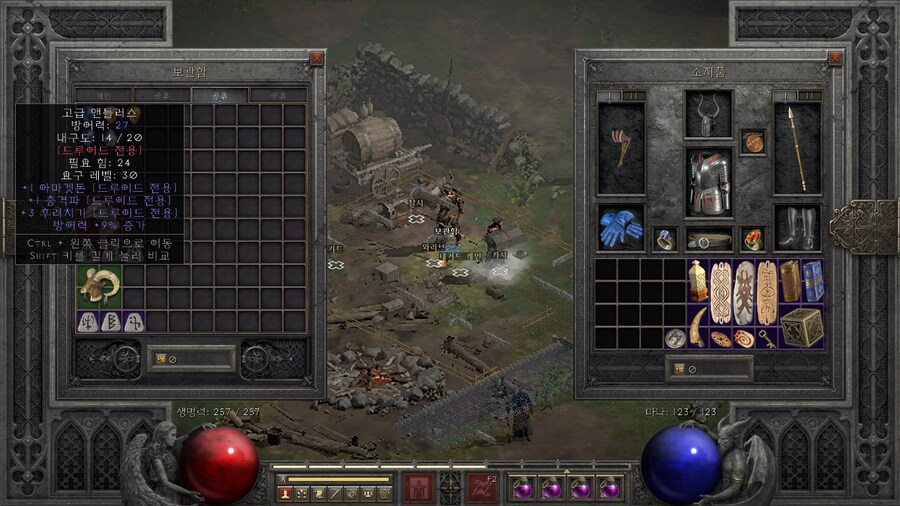Open the left-click skill selector
Viewport: 900px width, 506px height.
tap(418, 488)
